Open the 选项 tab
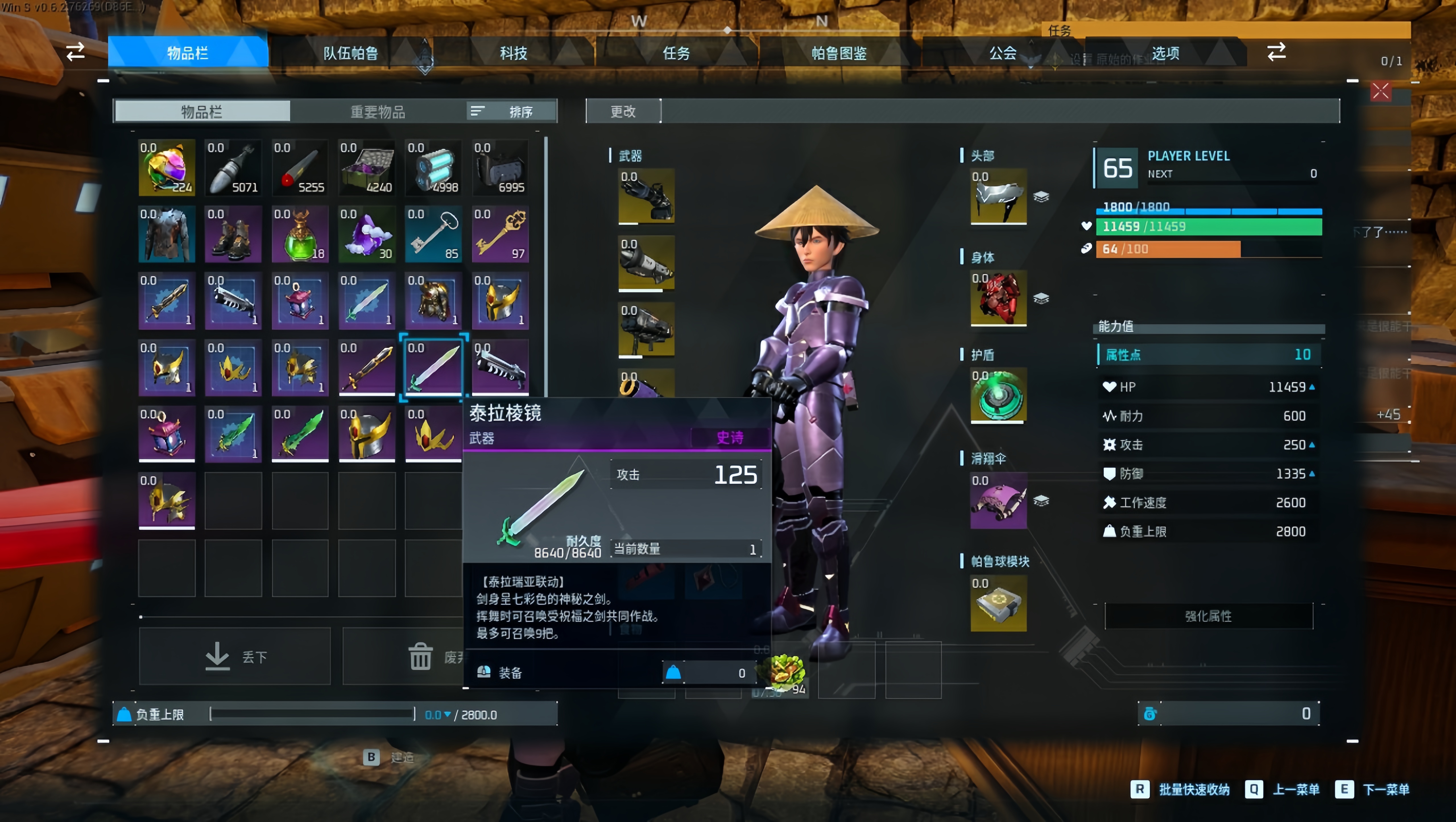The image size is (1456, 822). click(1165, 53)
